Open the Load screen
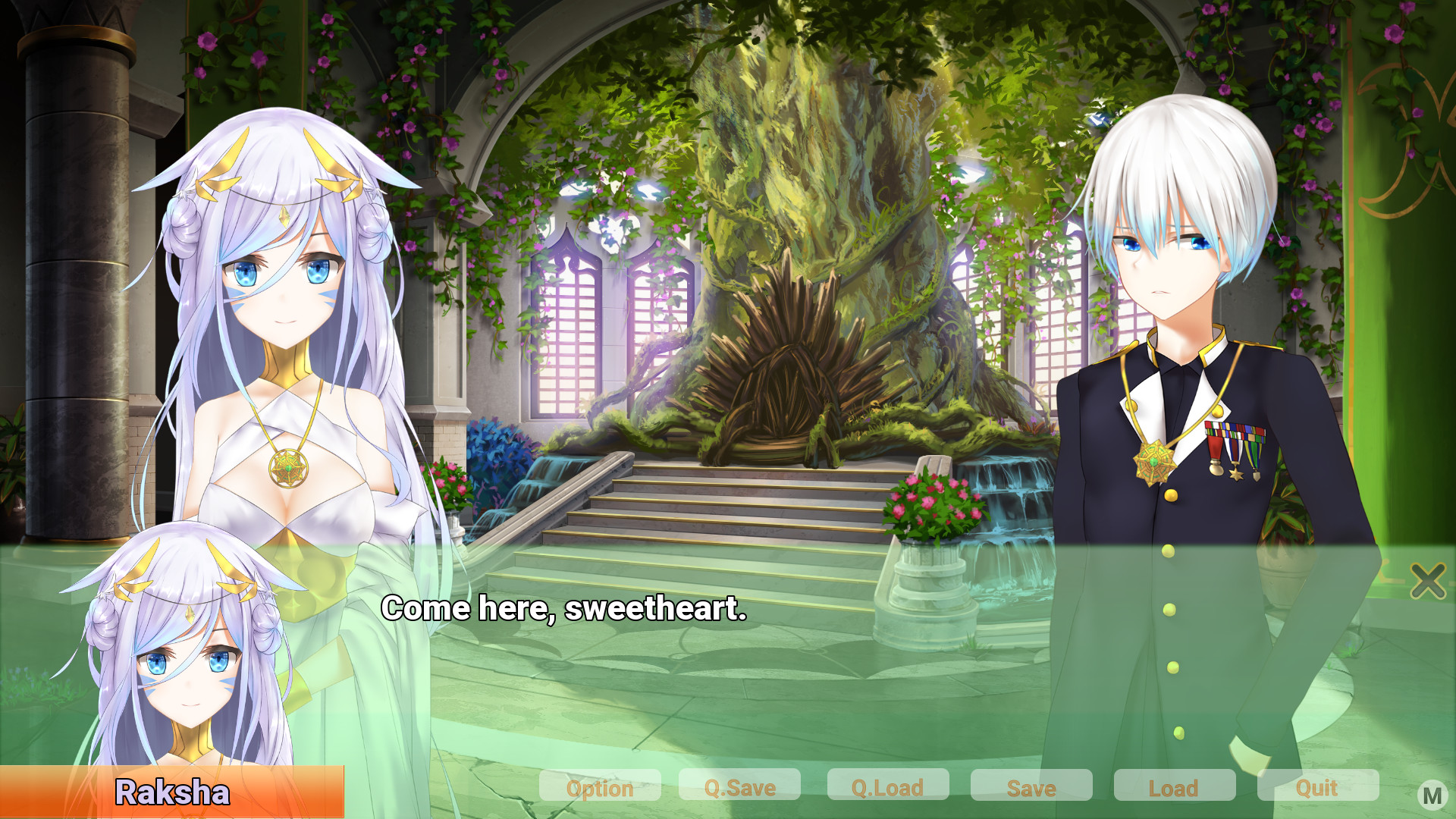 click(x=1175, y=788)
